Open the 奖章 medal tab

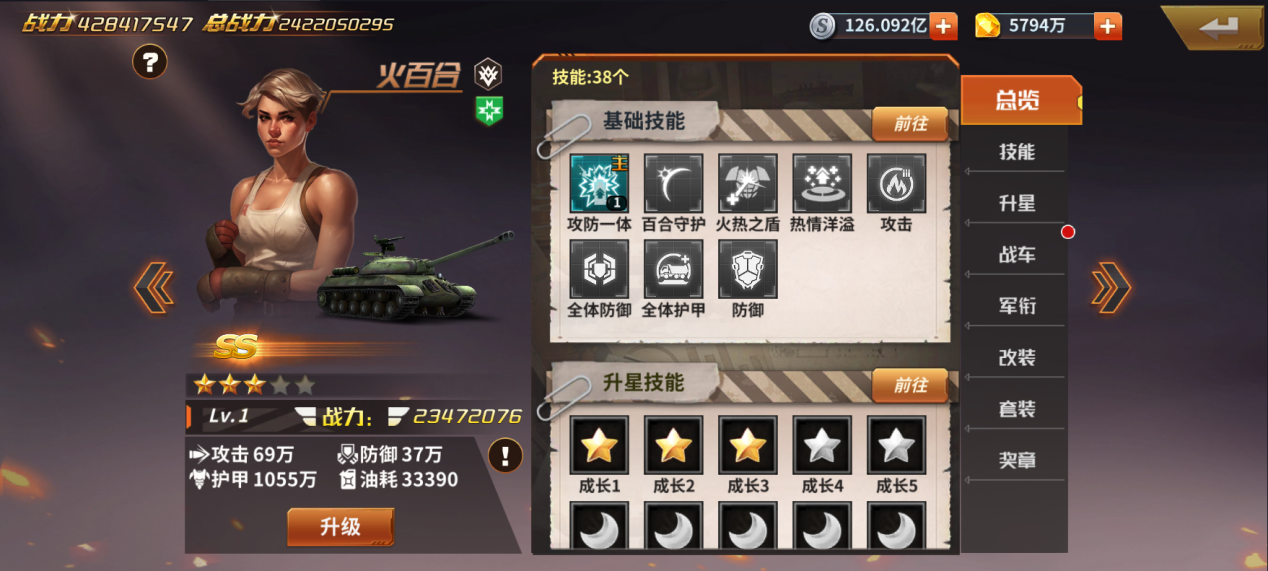pyautogui.click(x=1017, y=460)
